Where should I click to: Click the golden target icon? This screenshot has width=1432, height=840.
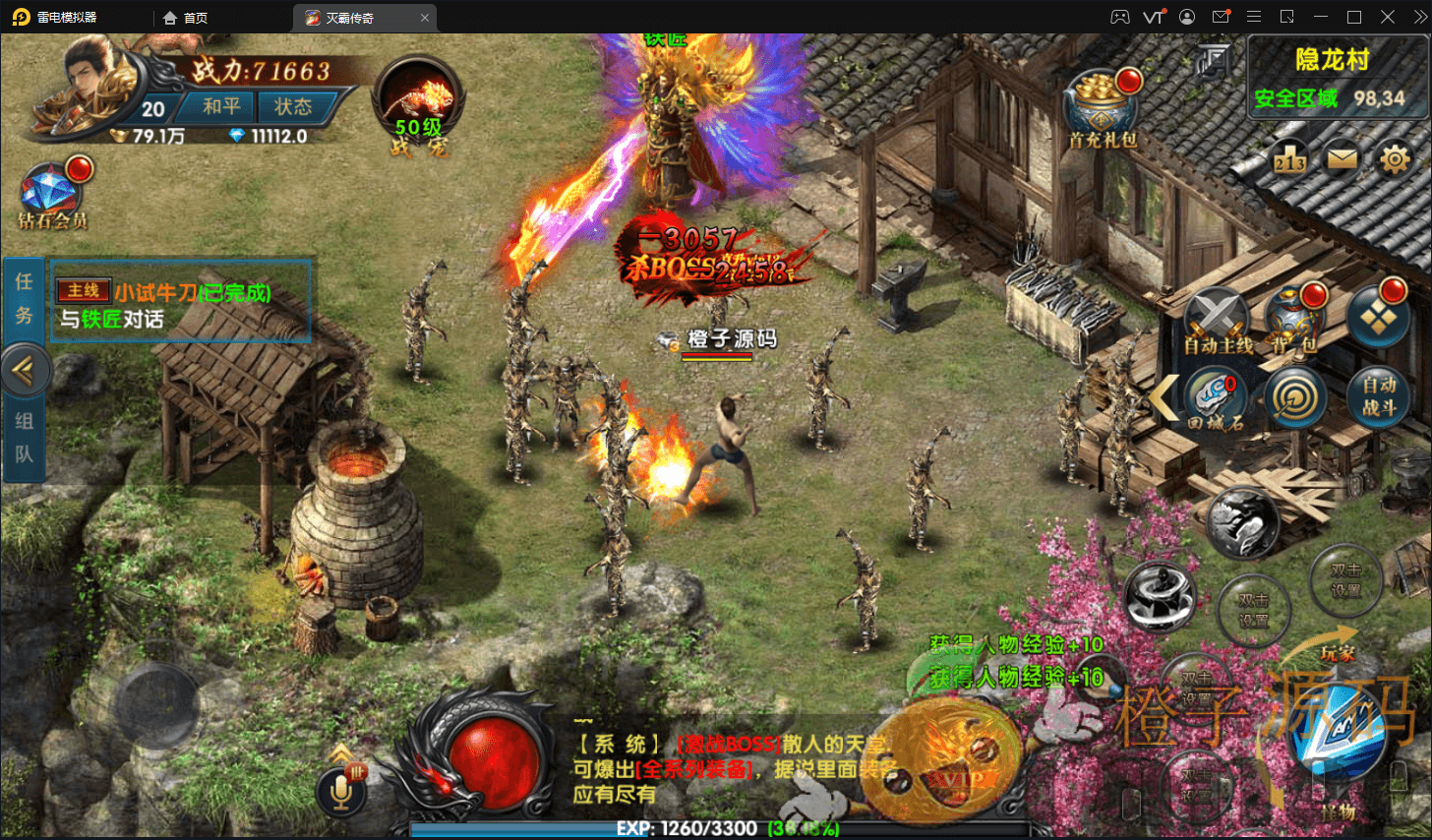click(1295, 397)
